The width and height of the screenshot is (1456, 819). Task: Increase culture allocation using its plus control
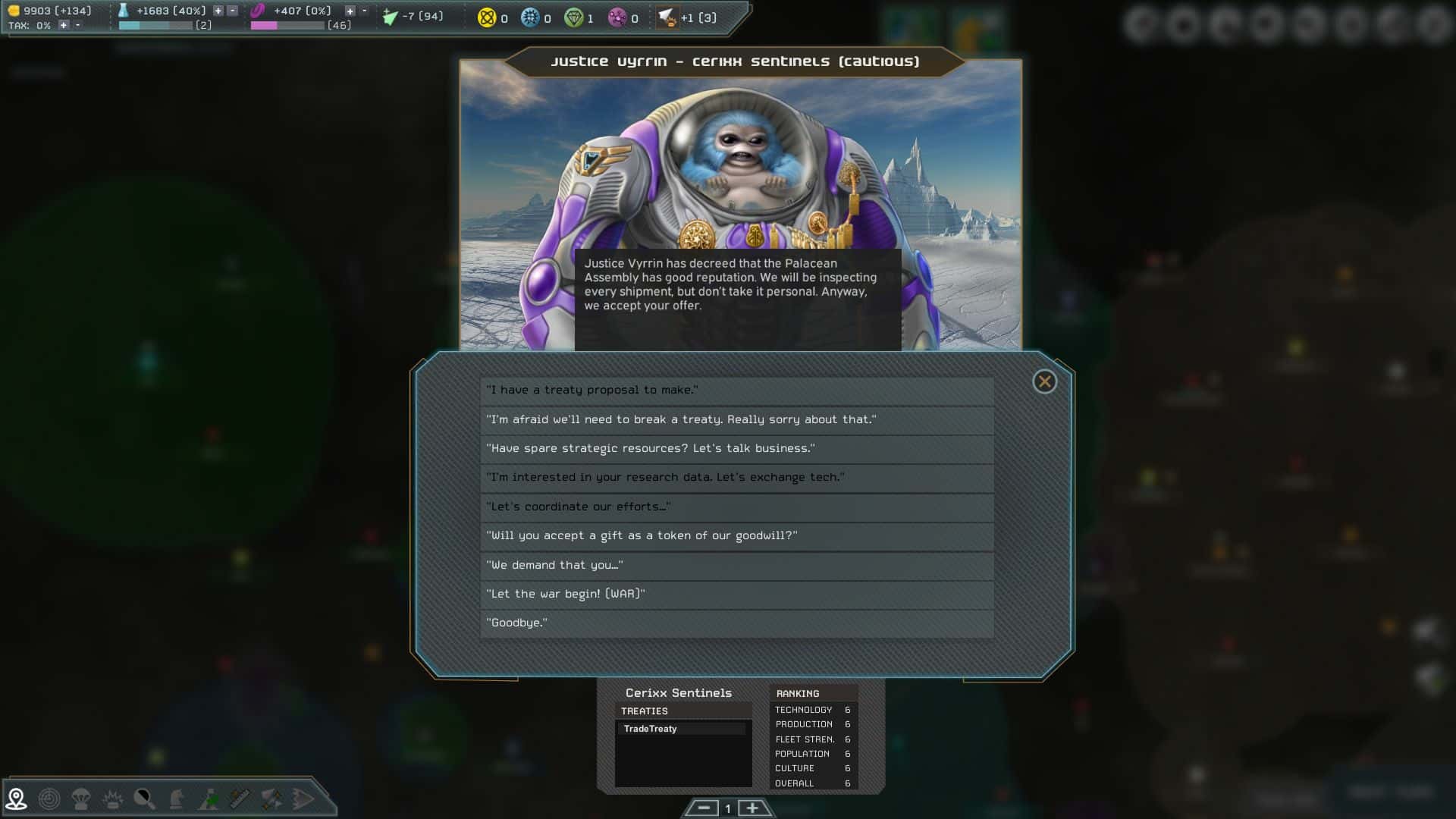coord(351,11)
